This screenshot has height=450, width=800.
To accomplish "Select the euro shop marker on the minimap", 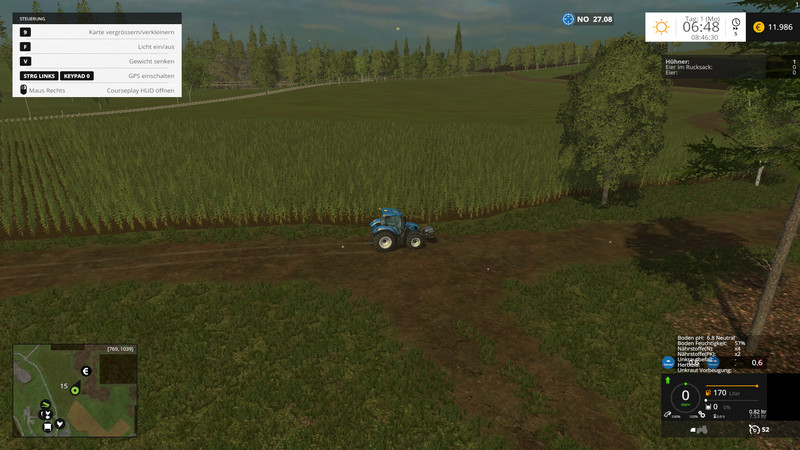I will pyautogui.click(x=86, y=371).
